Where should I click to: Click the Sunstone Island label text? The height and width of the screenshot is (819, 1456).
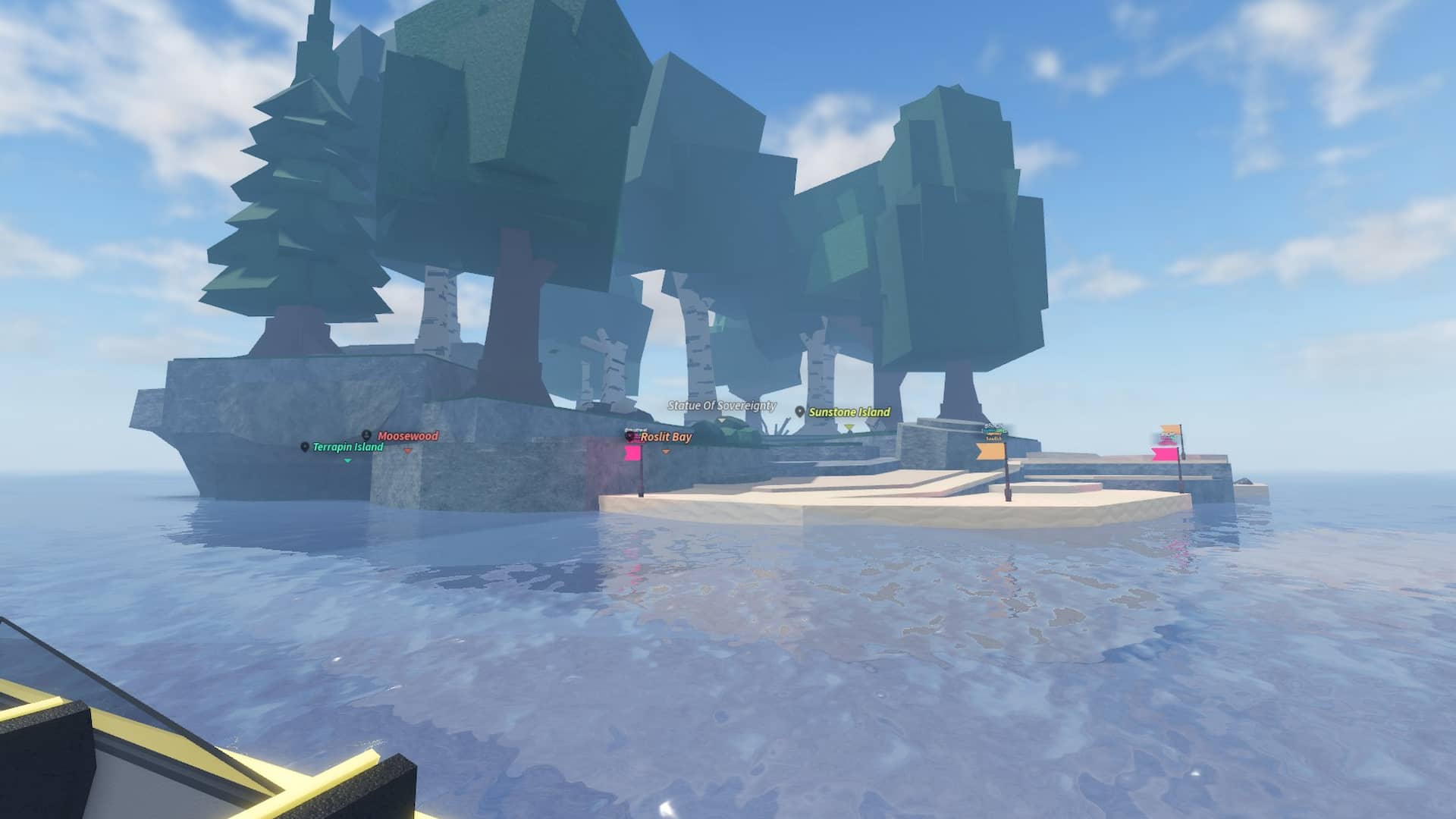850,413
